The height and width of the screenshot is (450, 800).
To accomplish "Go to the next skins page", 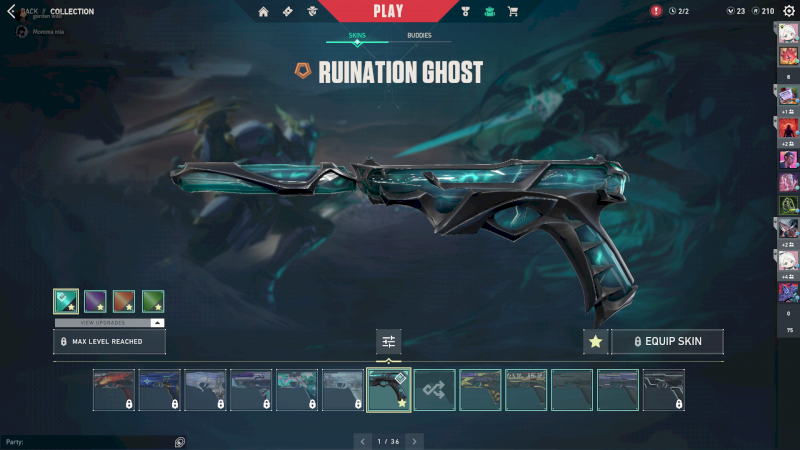I will click(x=414, y=440).
